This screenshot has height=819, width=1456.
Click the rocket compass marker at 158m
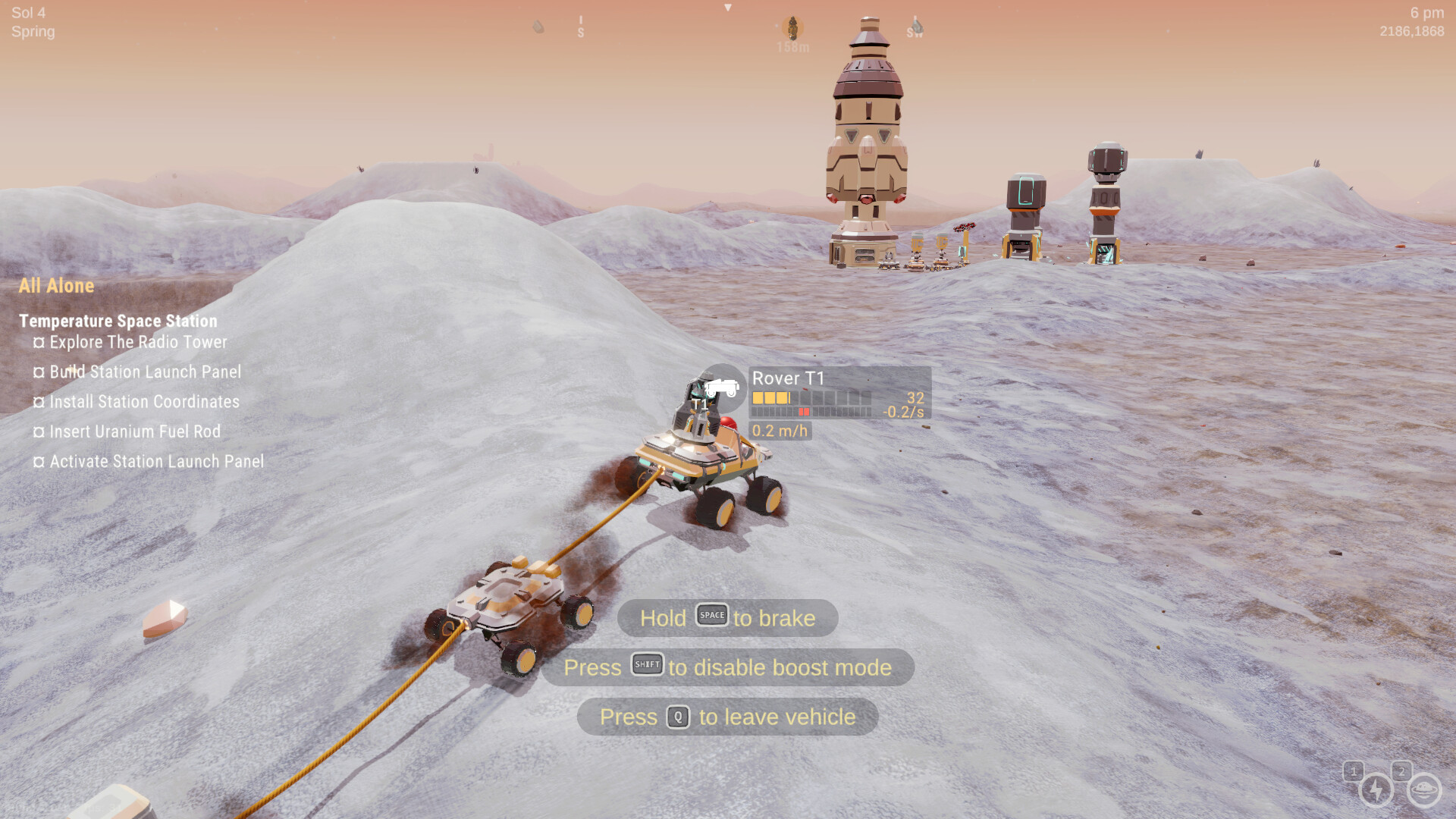coord(792,29)
